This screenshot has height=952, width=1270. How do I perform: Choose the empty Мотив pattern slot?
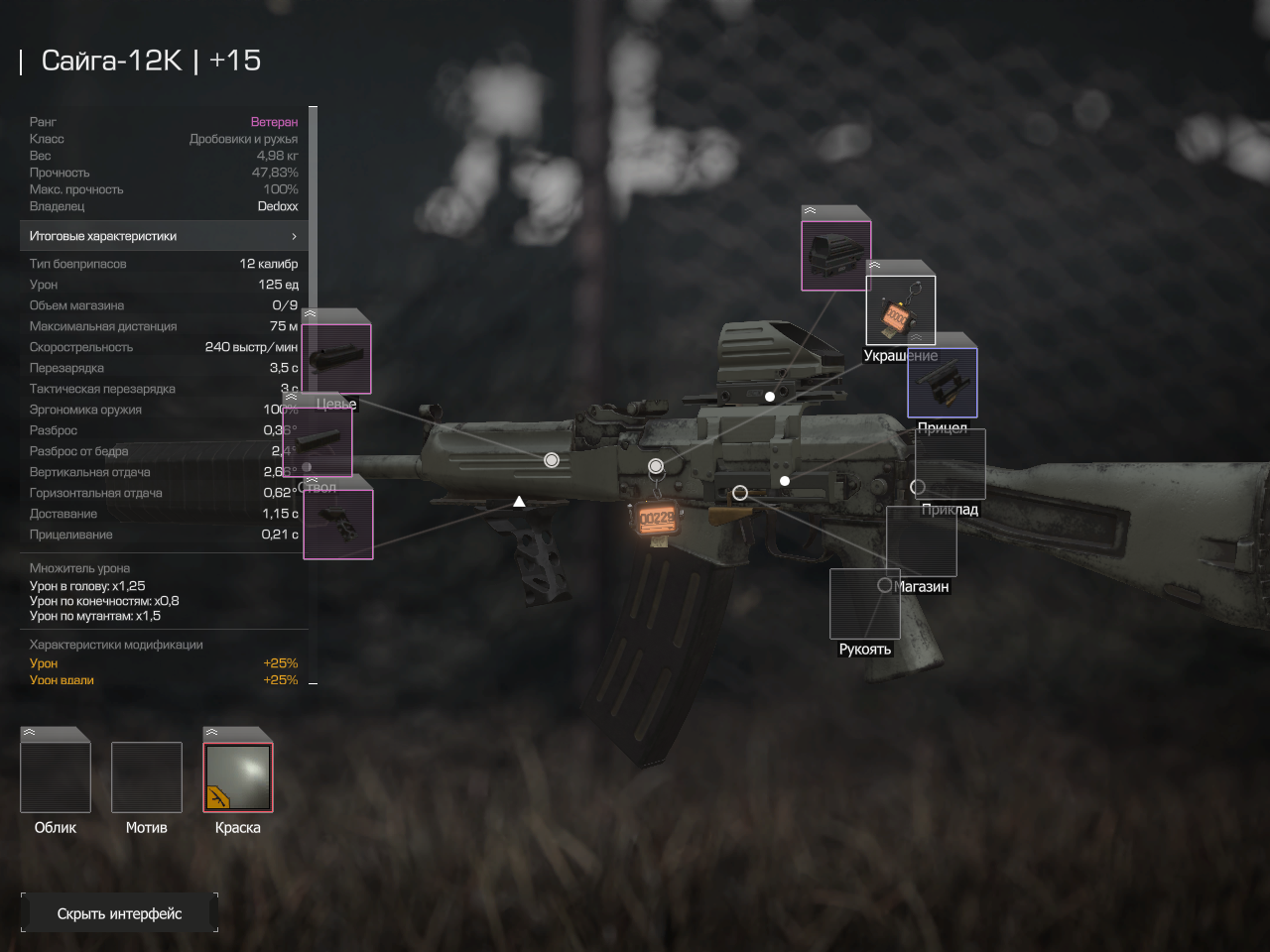tap(147, 776)
